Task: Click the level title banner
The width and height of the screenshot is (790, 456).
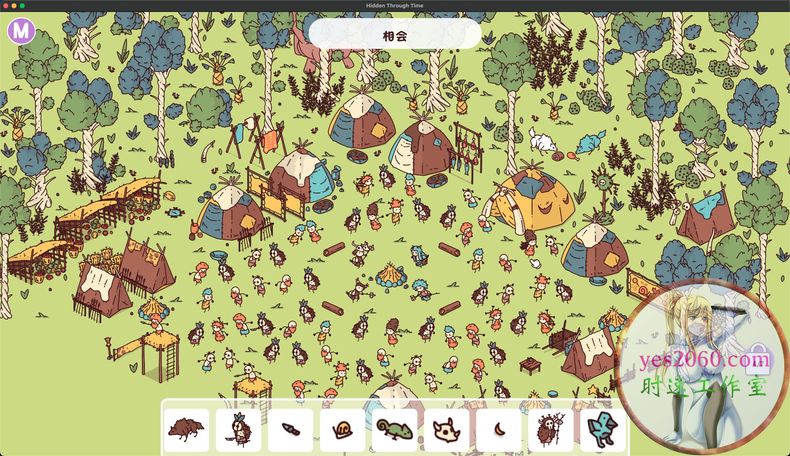Action: point(394,34)
